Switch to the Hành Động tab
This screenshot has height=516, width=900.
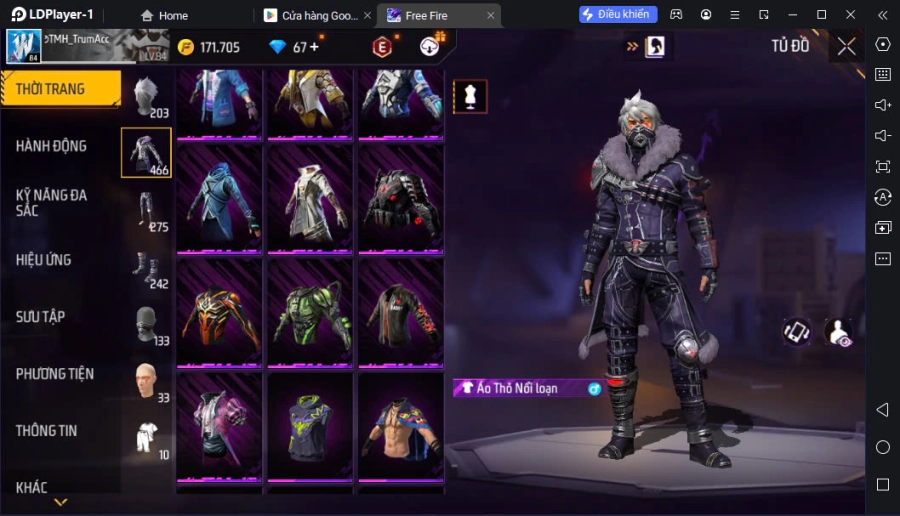52,146
